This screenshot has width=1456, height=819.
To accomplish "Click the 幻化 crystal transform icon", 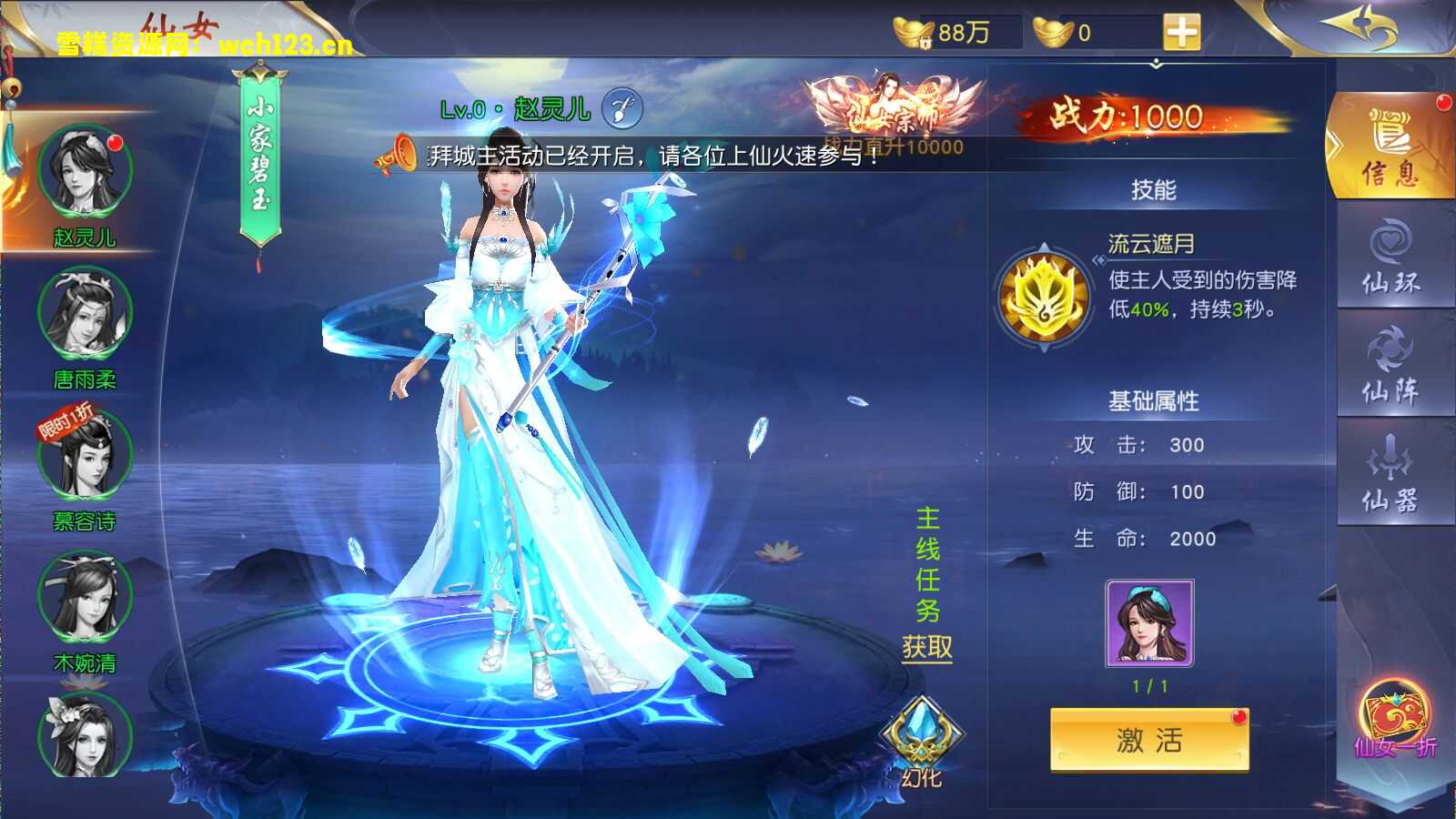I will pyautogui.click(x=921, y=733).
